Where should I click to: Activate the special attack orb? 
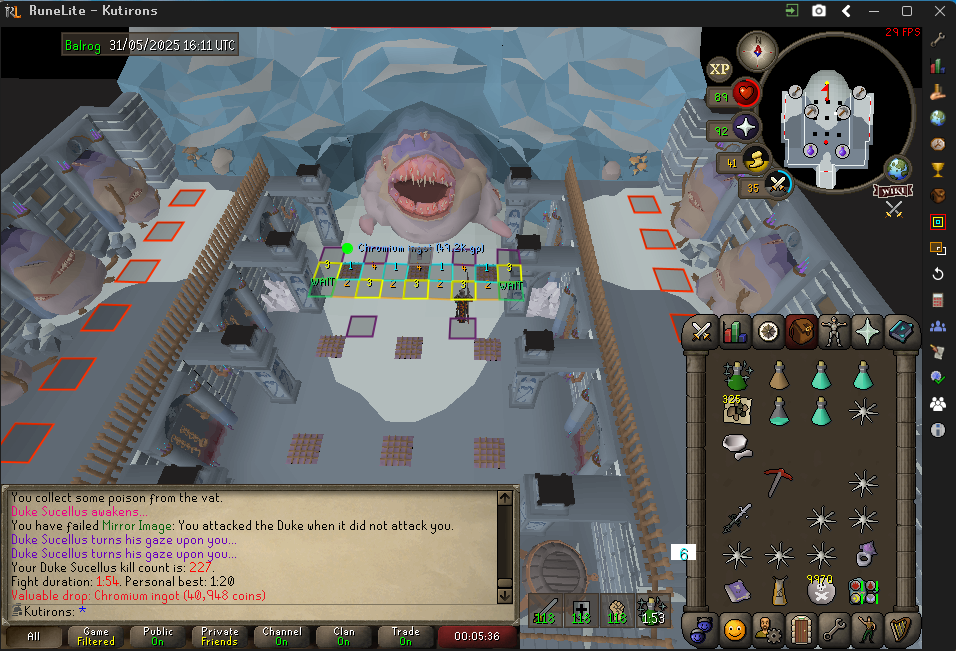(778, 185)
